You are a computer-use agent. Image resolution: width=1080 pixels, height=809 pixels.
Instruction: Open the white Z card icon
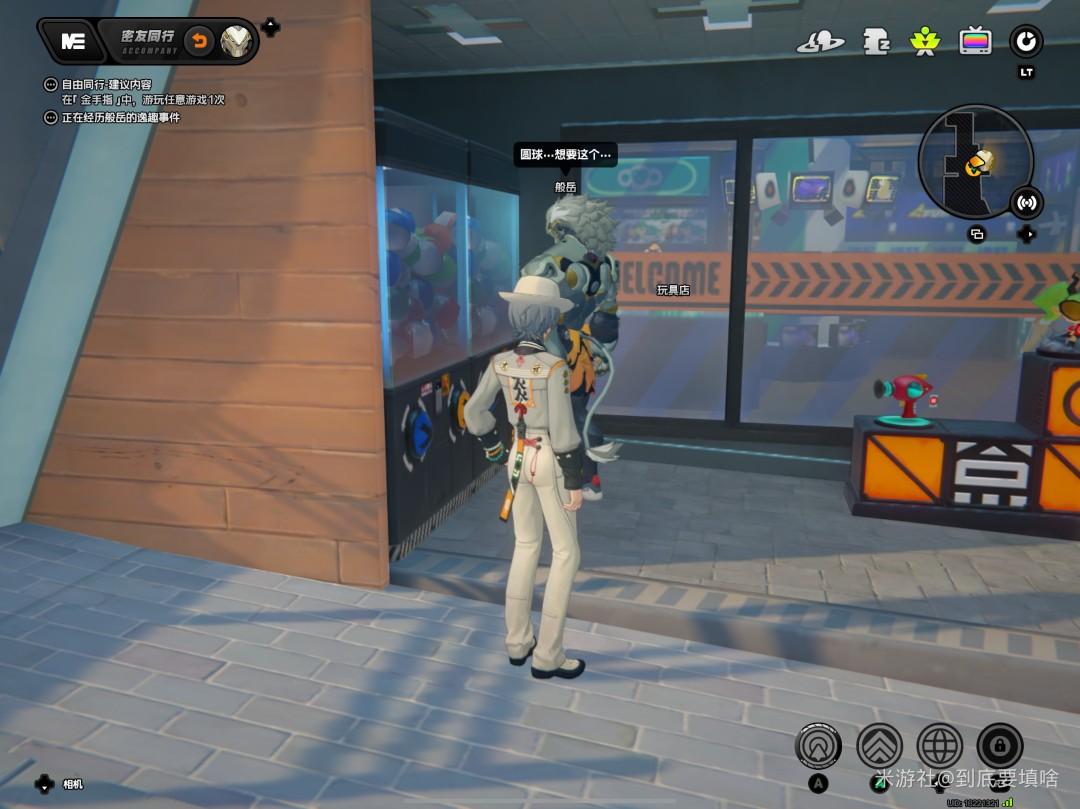(876, 42)
